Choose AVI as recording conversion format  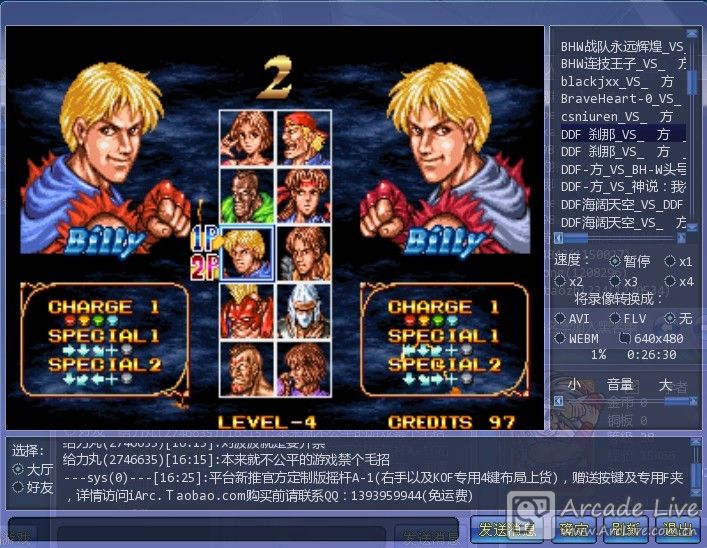point(562,318)
